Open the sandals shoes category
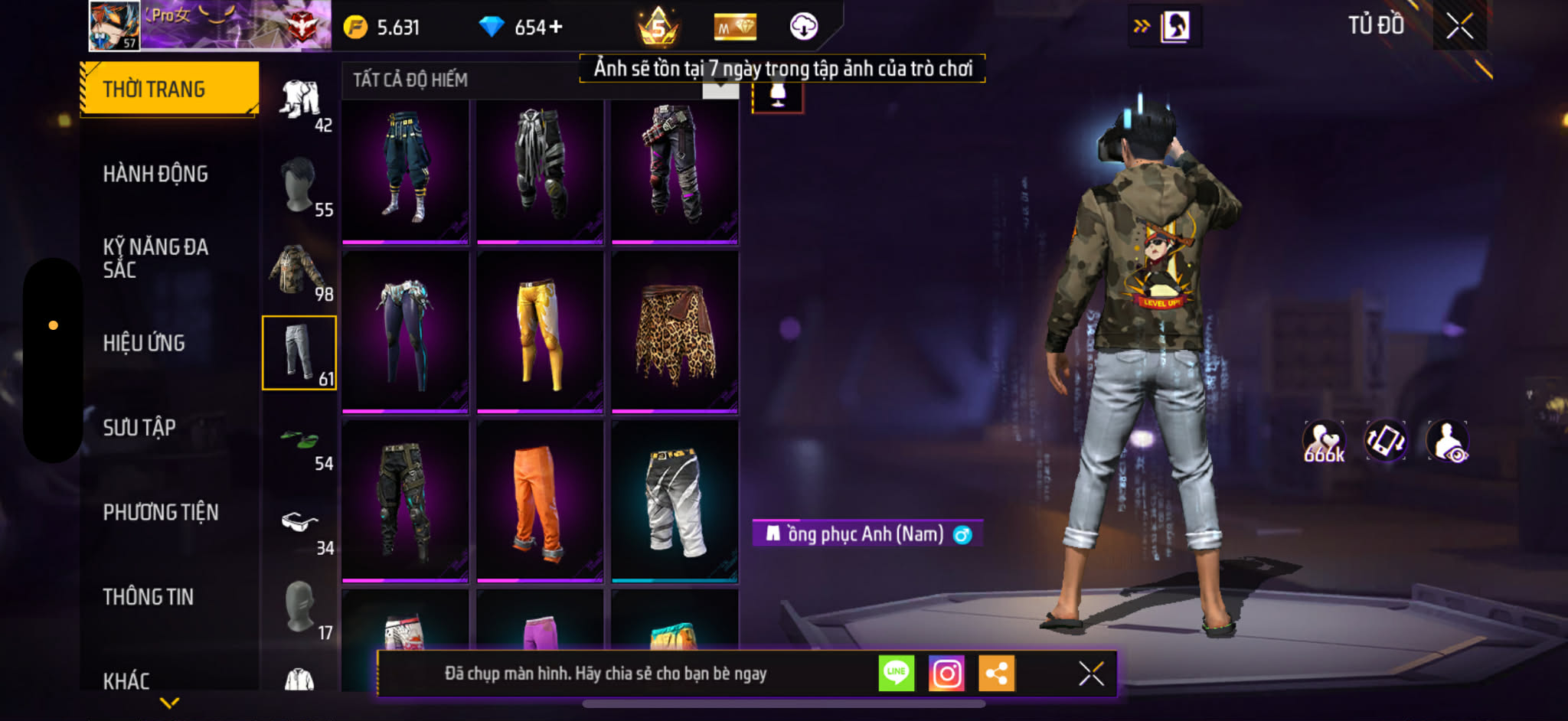This screenshot has height=721, width=1568. tap(299, 440)
